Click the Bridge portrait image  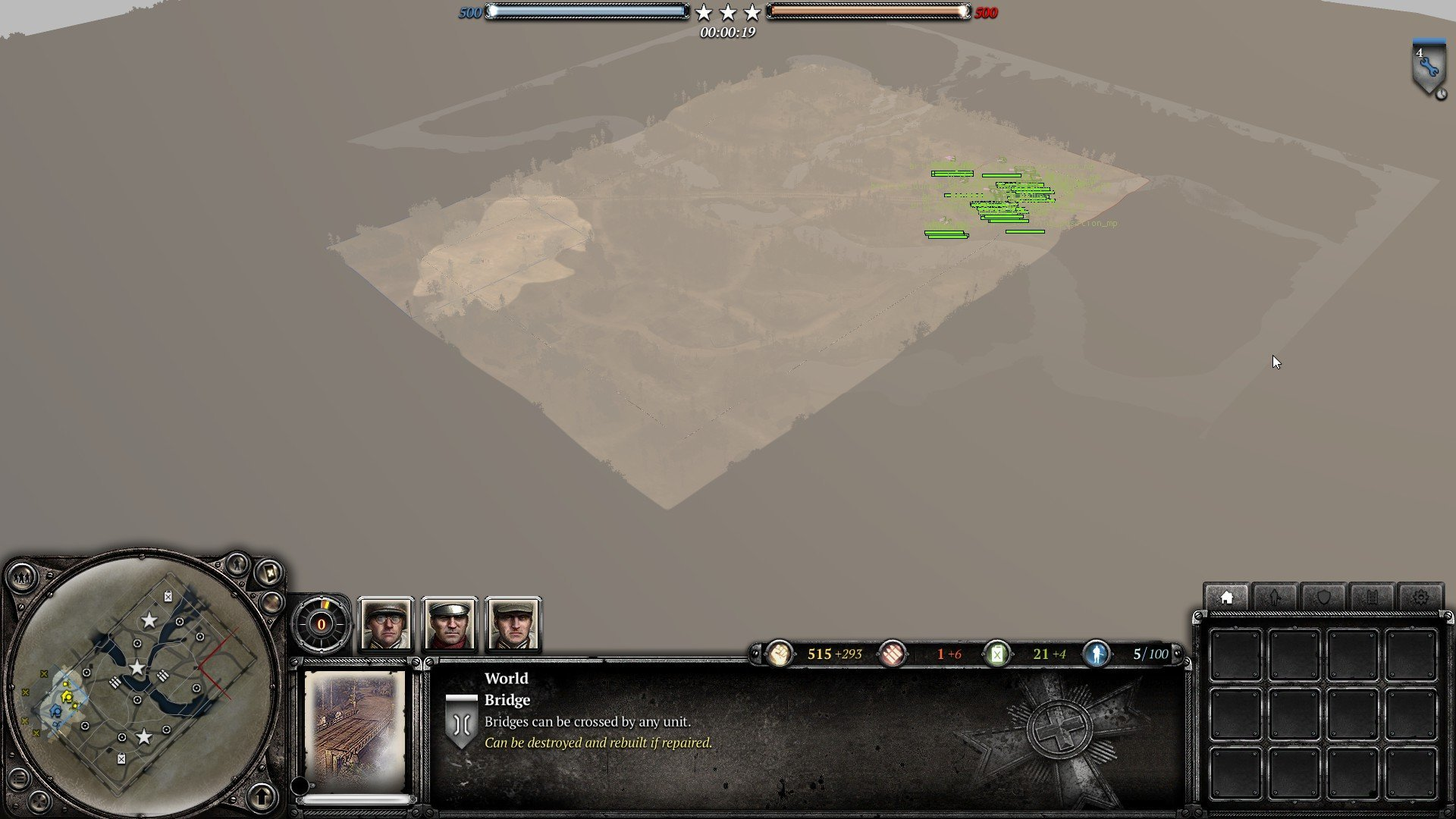355,730
